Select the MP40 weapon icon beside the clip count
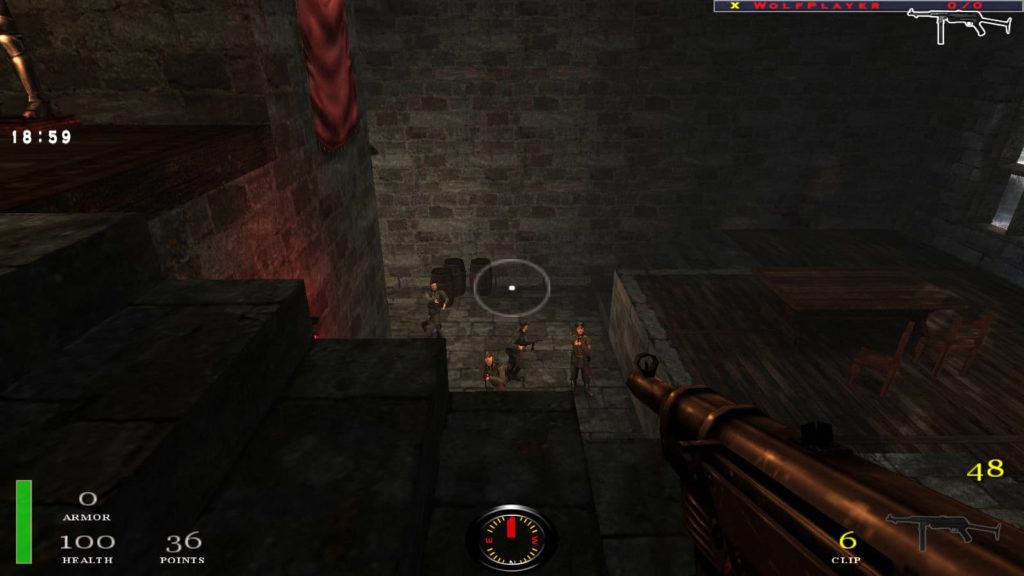Image resolution: width=1024 pixels, height=576 pixels. click(x=942, y=529)
